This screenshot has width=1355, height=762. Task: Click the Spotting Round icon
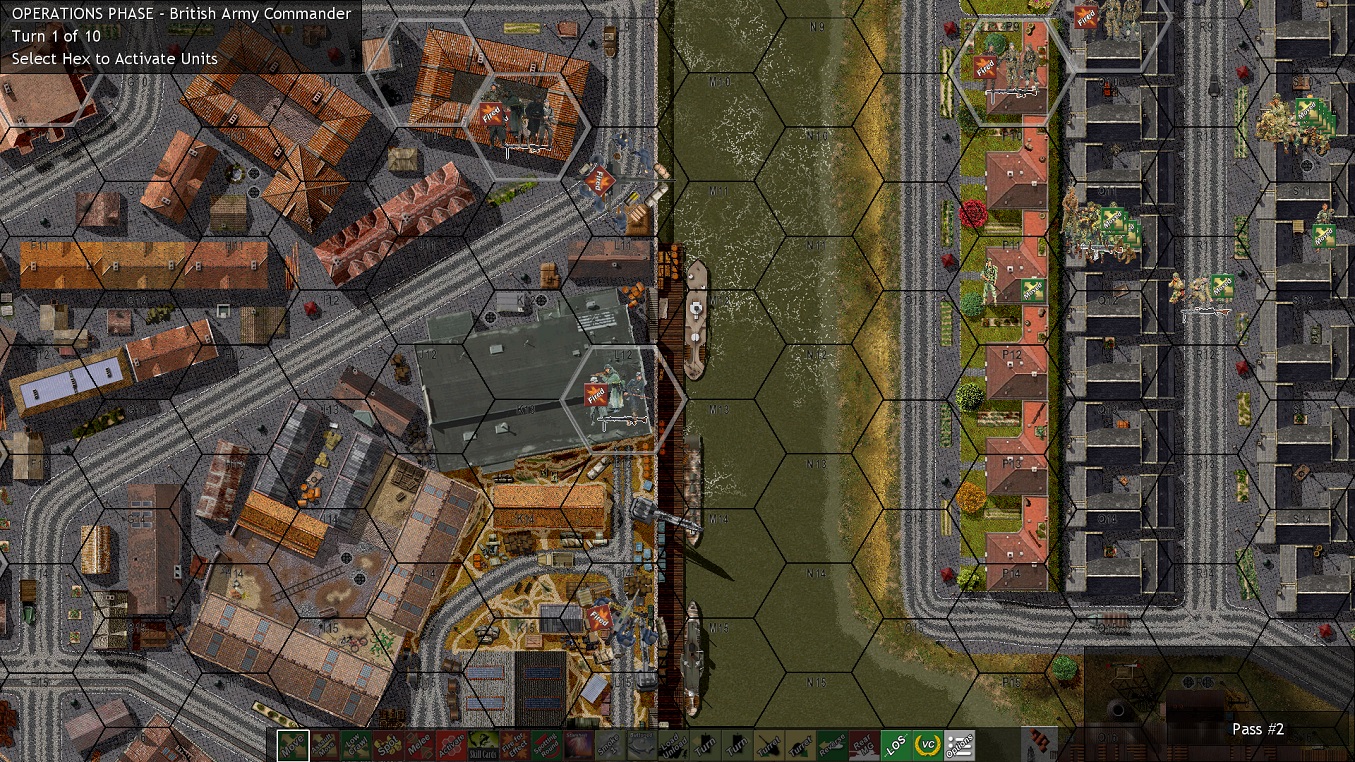[547, 744]
